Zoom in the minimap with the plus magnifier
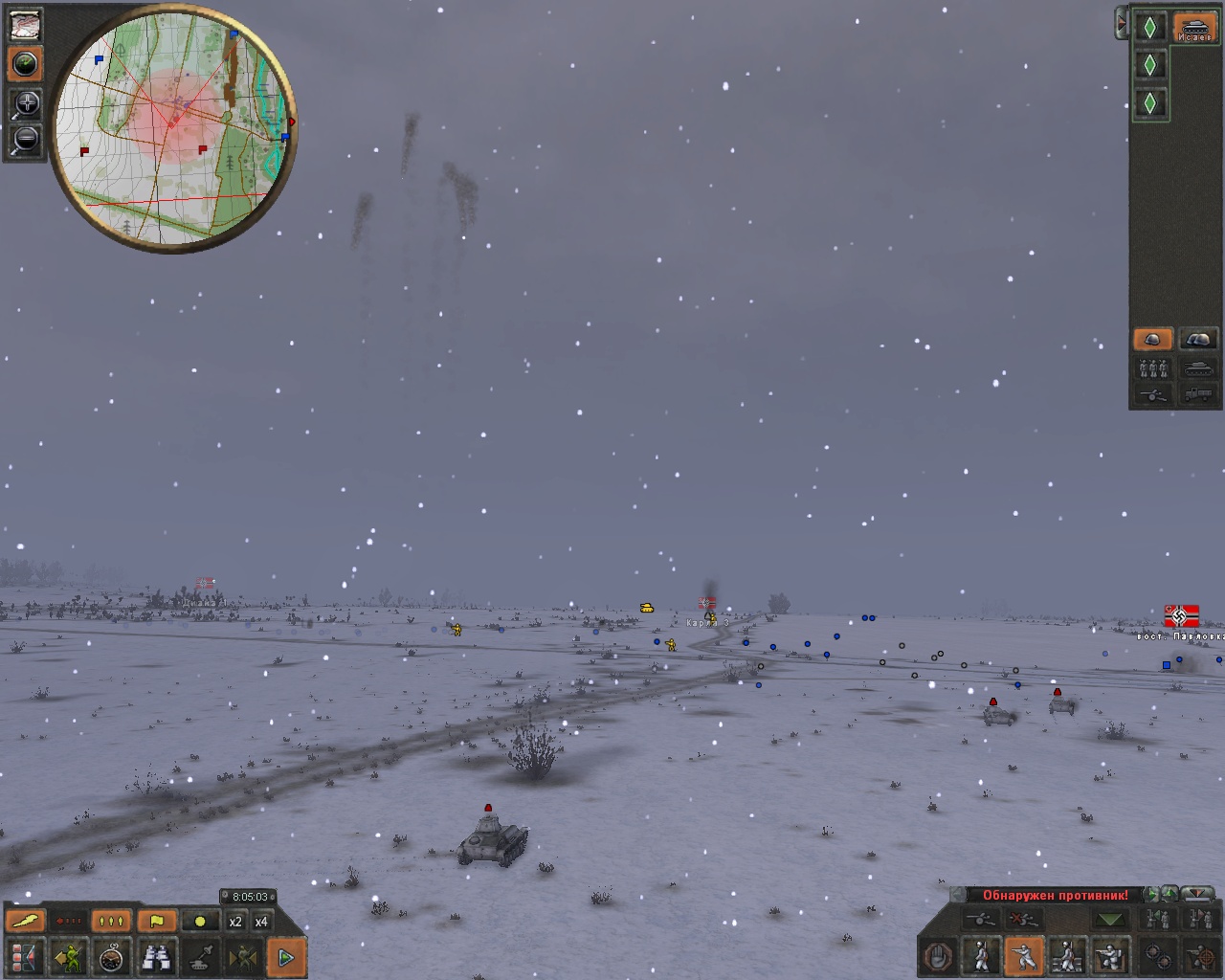1225x980 pixels. [x=25, y=103]
